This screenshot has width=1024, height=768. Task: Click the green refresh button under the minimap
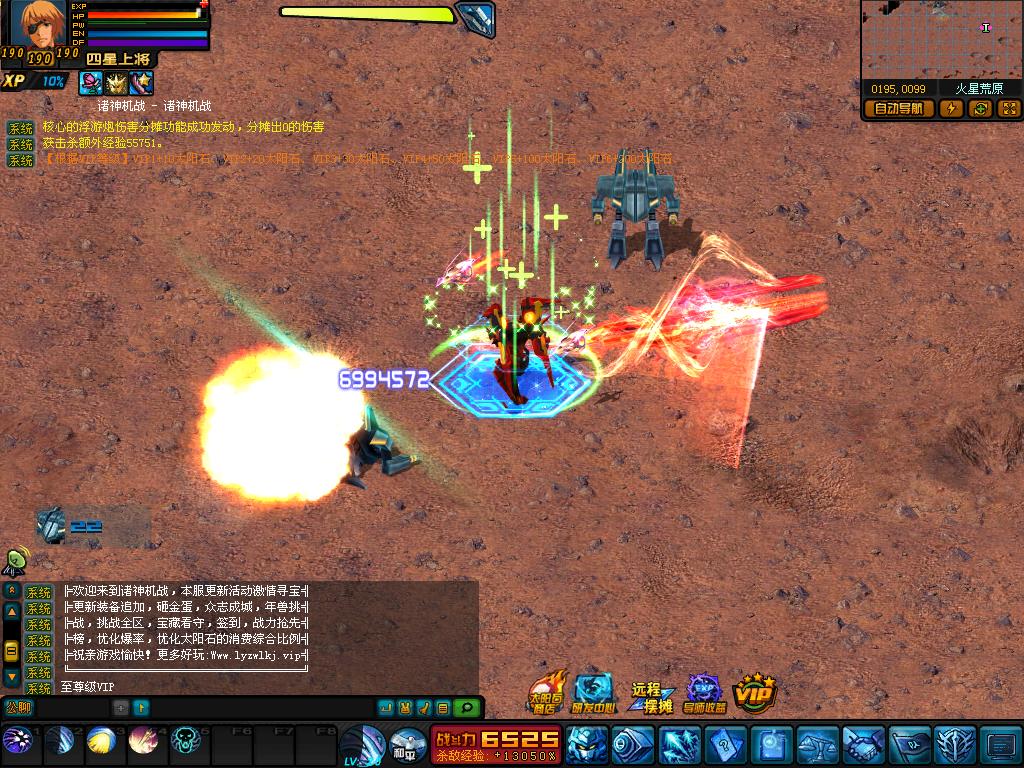[980, 109]
